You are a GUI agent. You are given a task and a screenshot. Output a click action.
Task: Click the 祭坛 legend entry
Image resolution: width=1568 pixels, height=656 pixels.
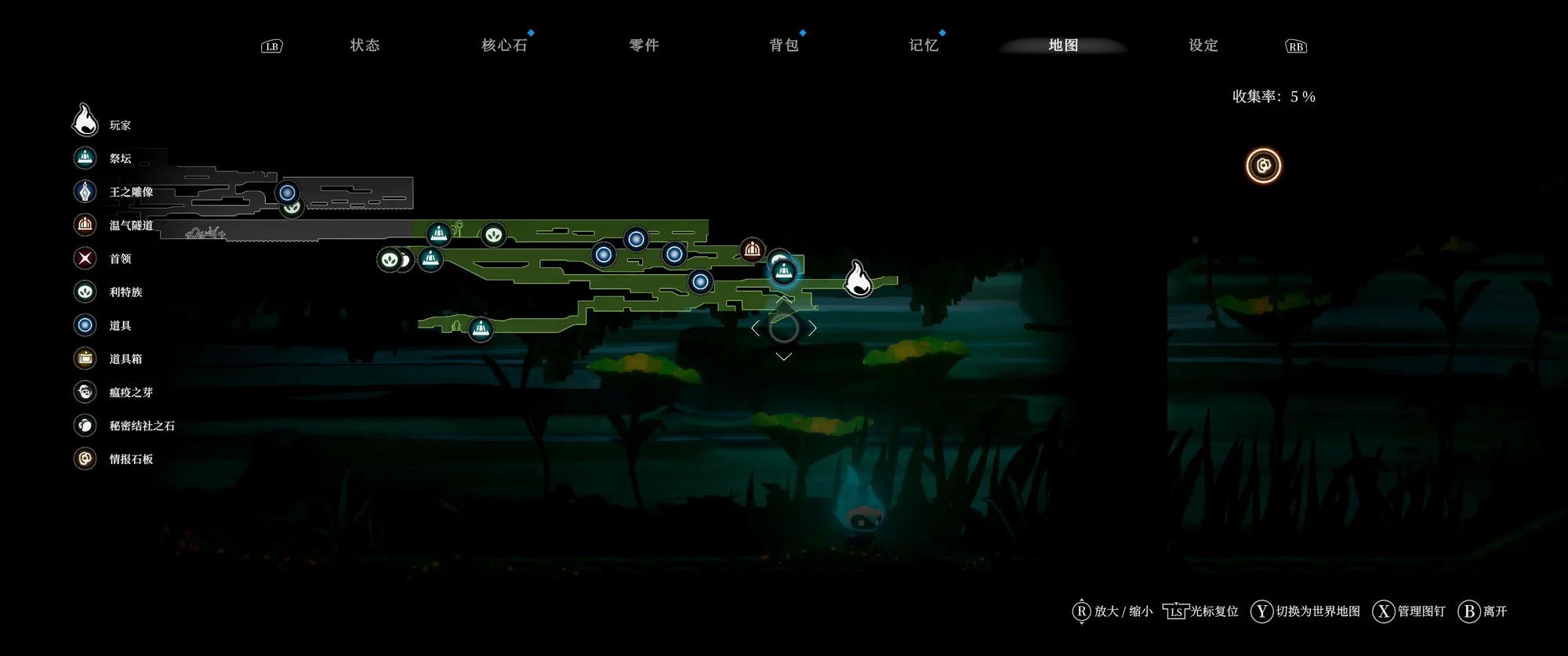pyautogui.click(x=119, y=158)
